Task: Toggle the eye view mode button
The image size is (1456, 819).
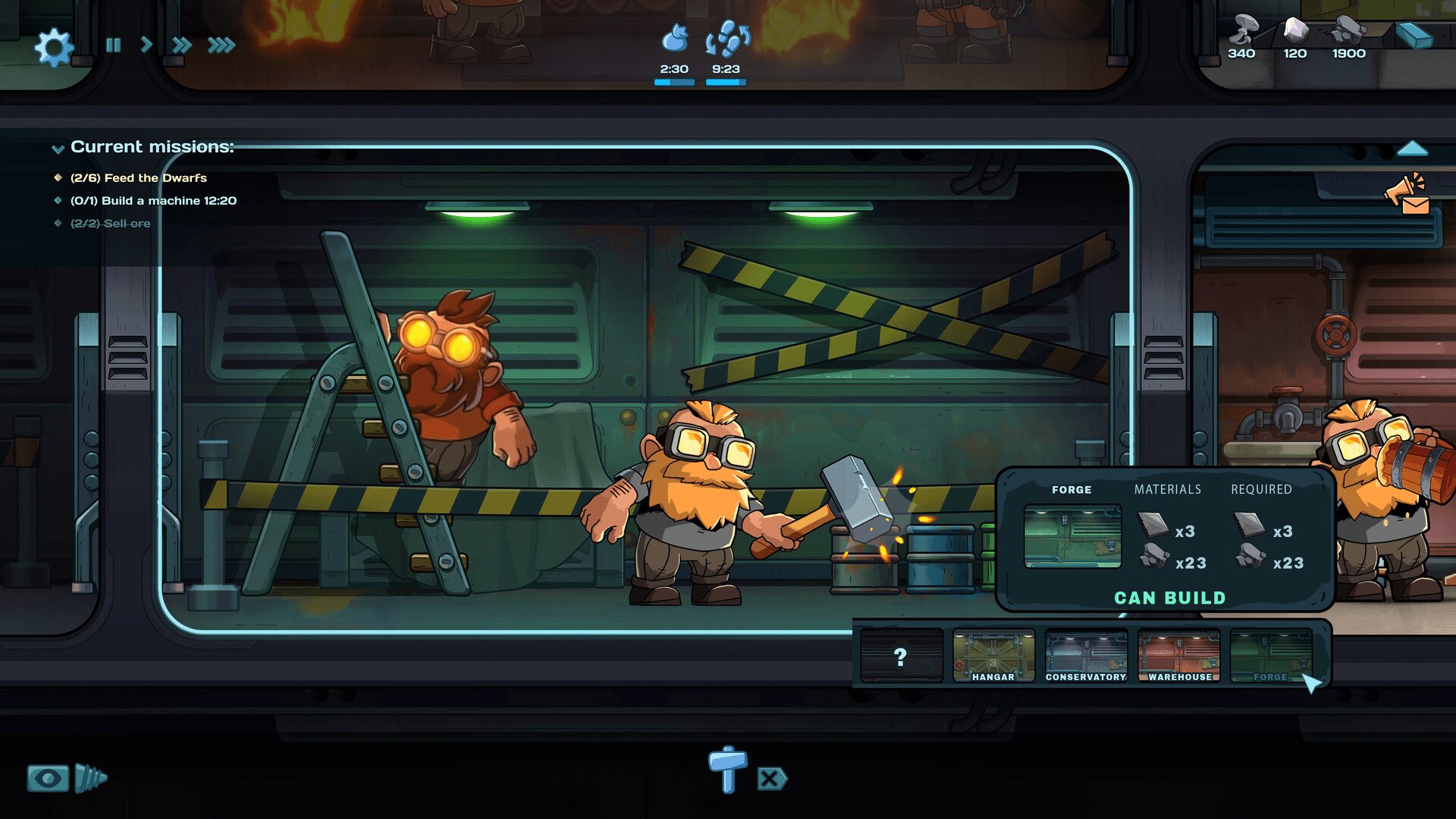Action: point(48,779)
